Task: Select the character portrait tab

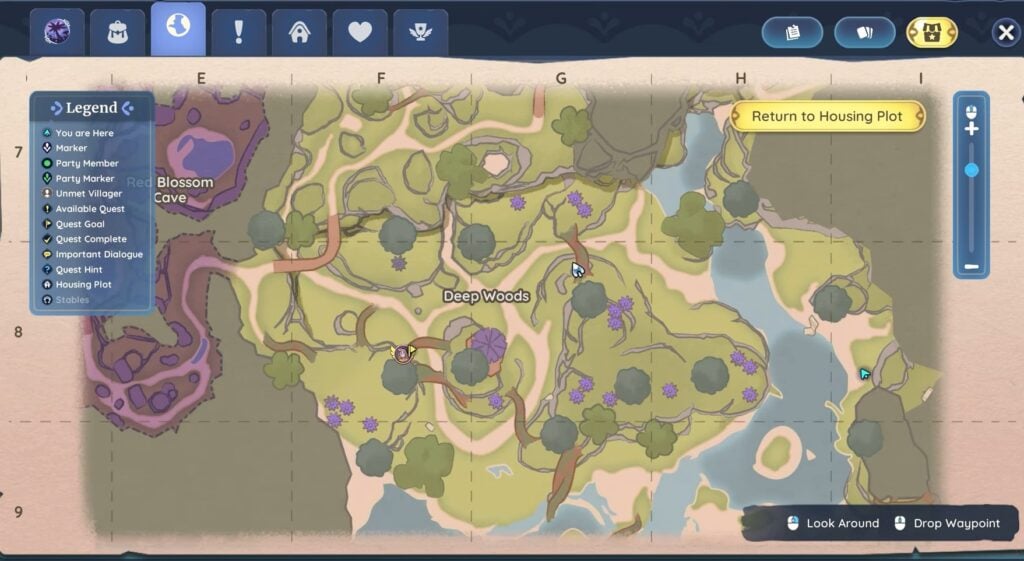Action: click(x=57, y=33)
